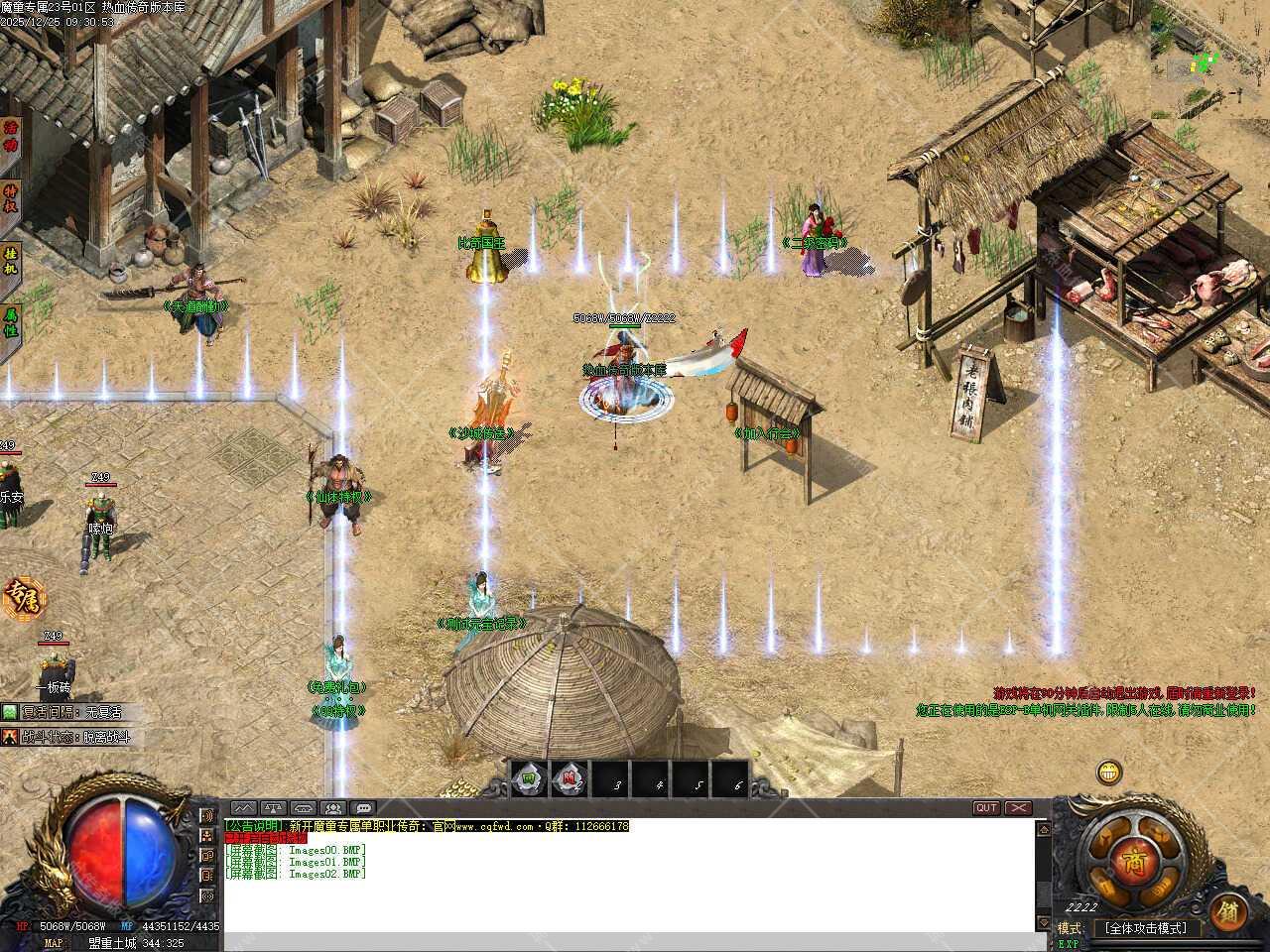Open the central 商 shop button
The width and height of the screenshot is (1270, 952).
[1134, 862]
